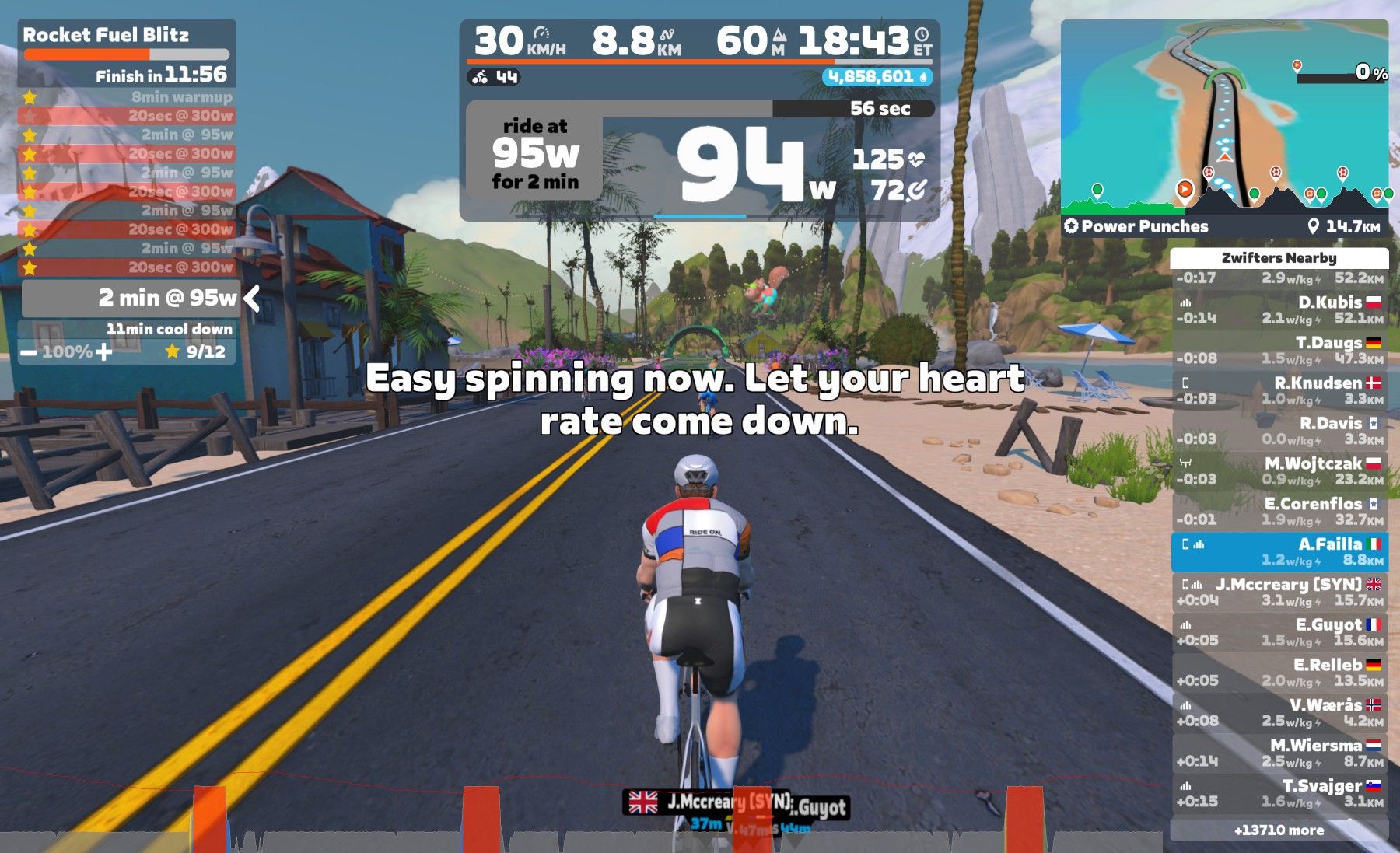Pick M.Wiersma in the rider list
This screenshot has height=853, width=1400.
coord(1279,753)
